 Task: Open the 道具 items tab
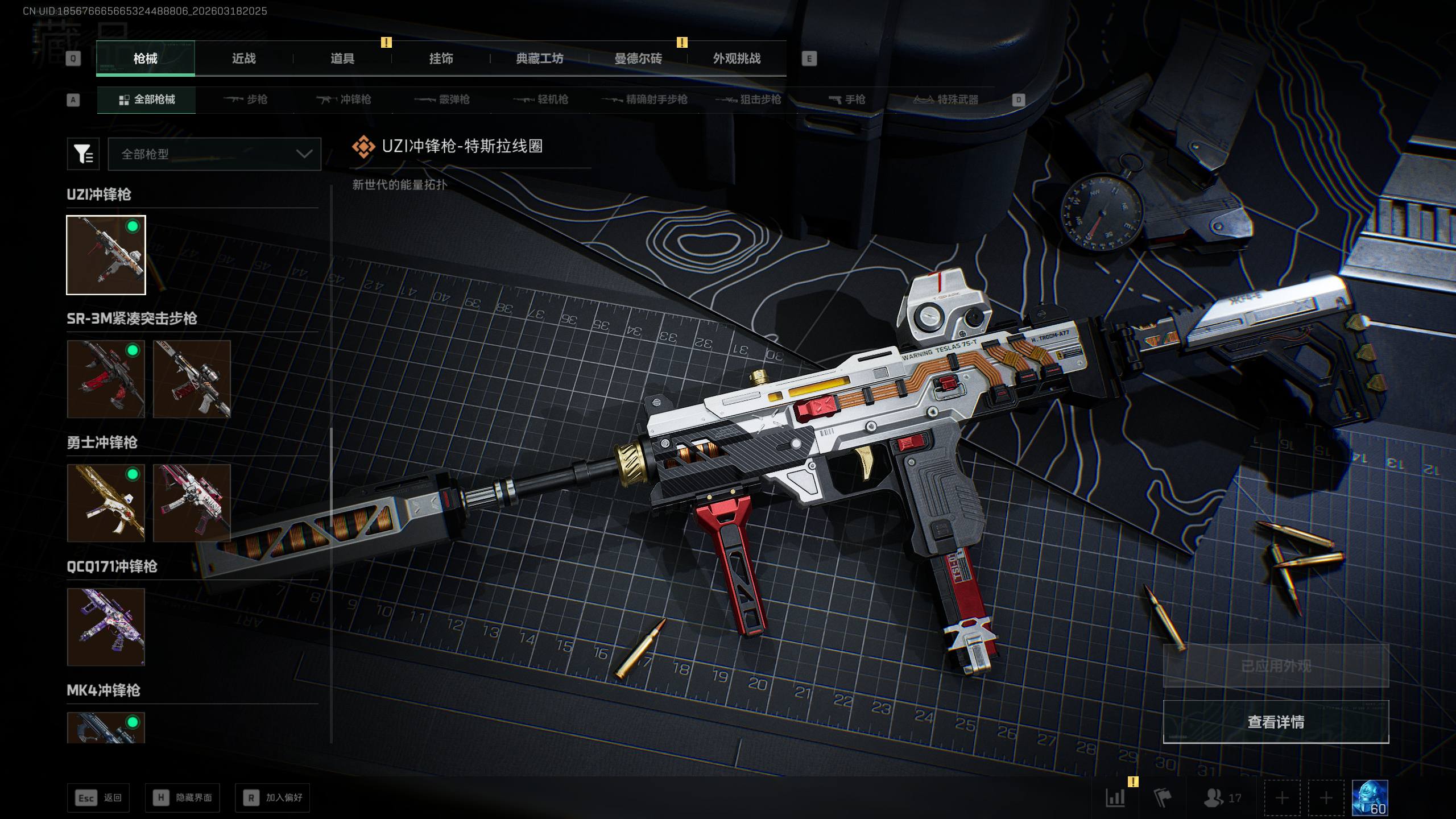click(342, 59)
